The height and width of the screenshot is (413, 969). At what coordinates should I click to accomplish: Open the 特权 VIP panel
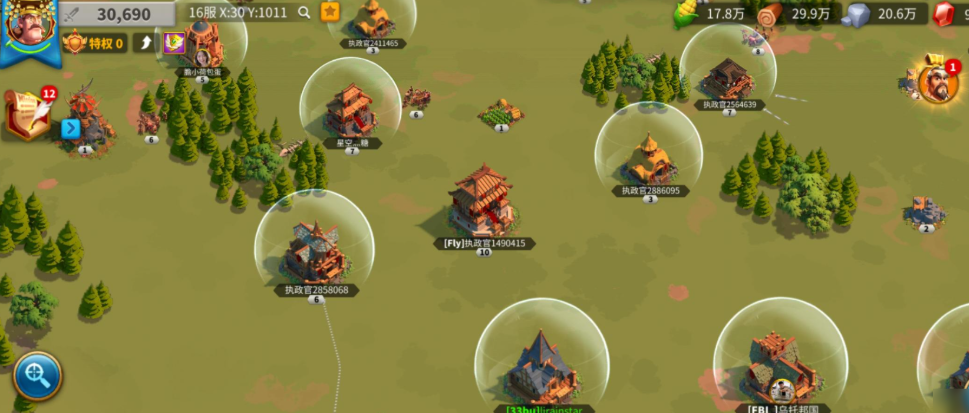point(94,43)
